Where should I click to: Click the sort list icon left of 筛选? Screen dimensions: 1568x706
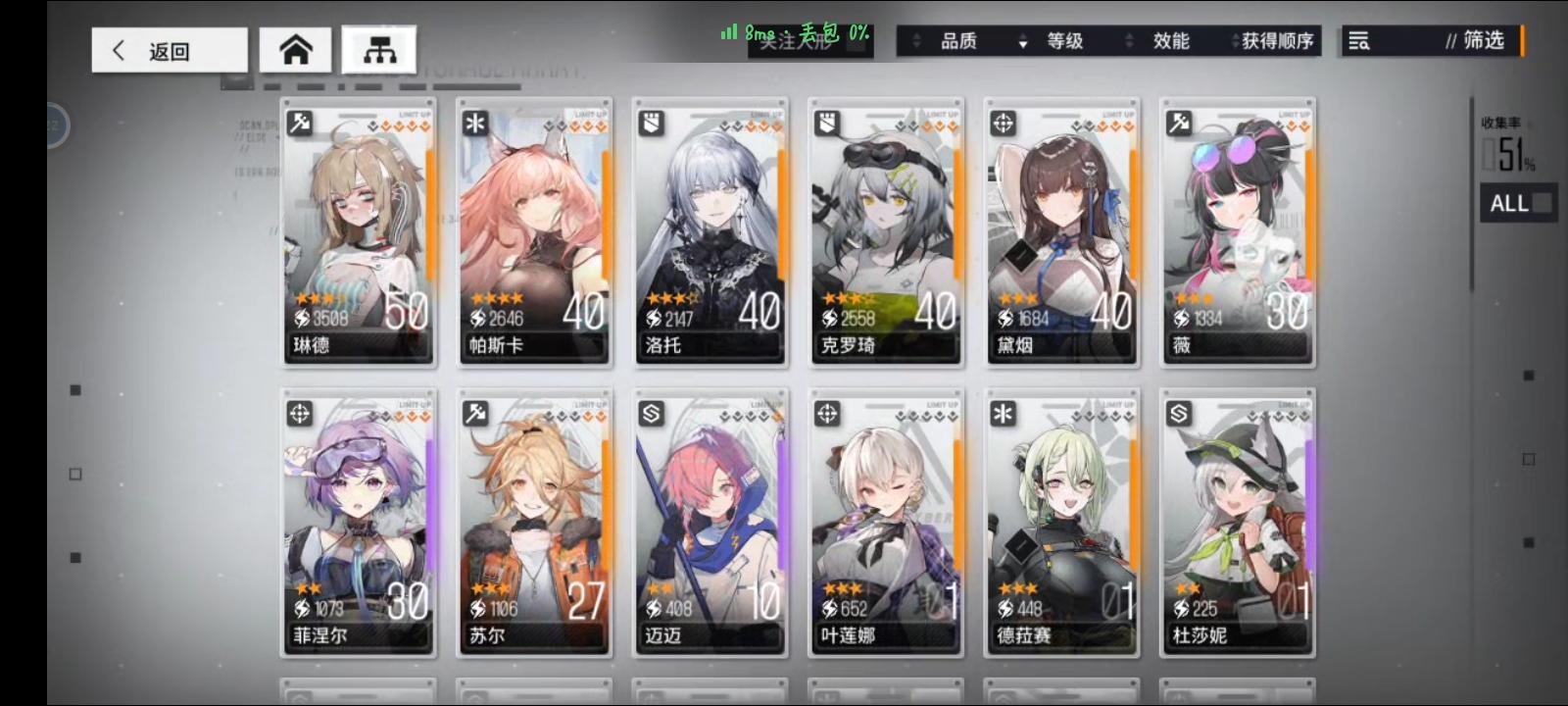(1359, 42)
